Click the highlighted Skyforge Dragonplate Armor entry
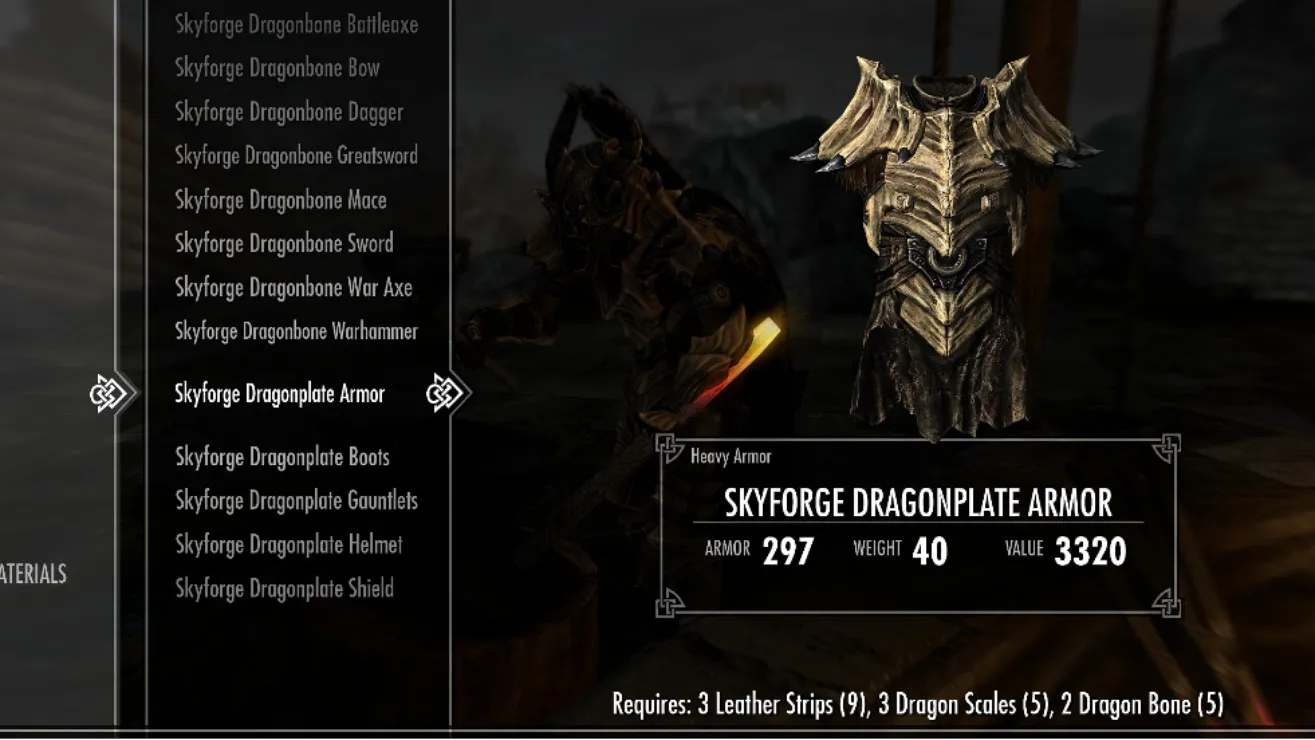 (279, 394)
